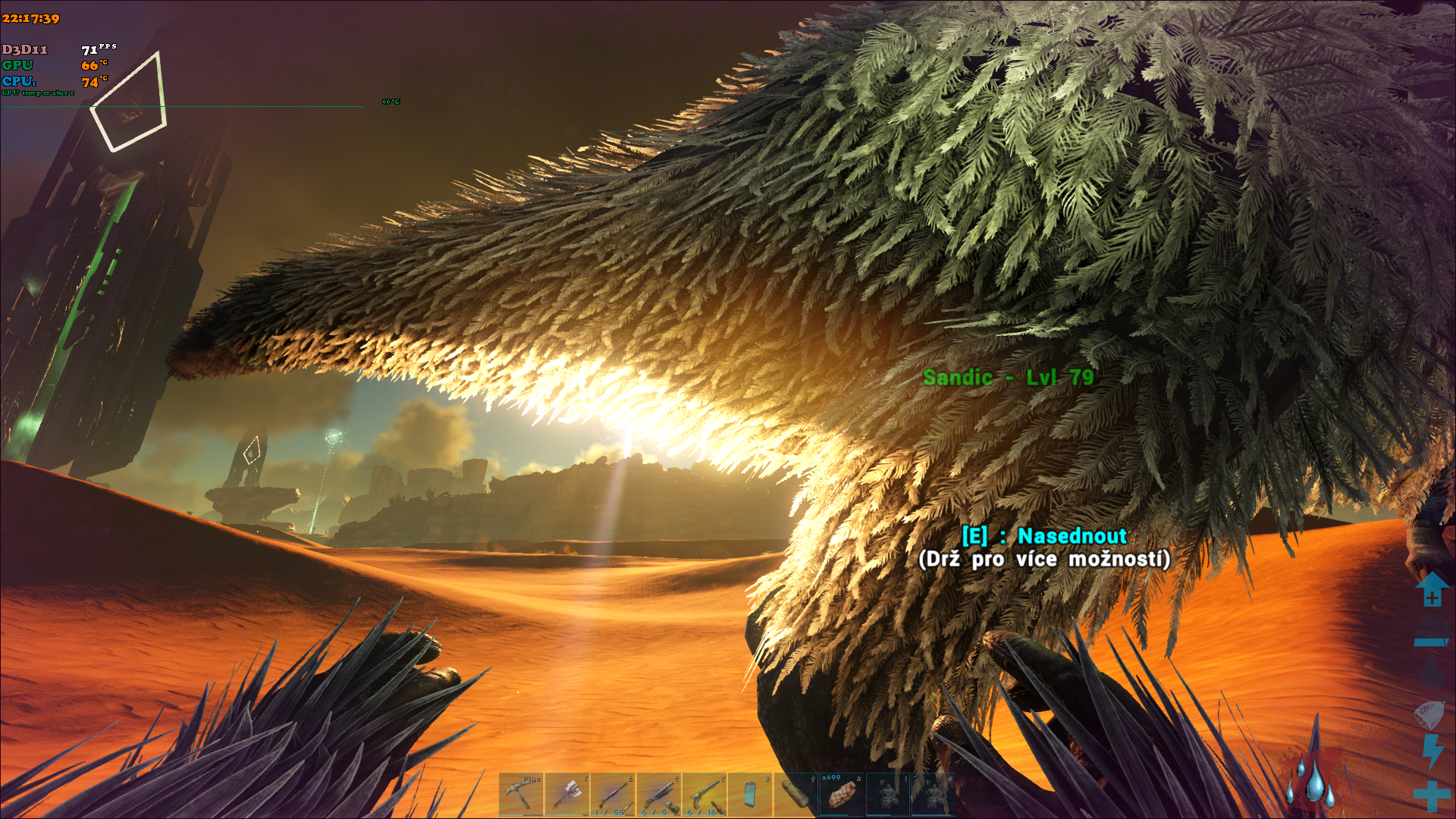Equip the pistol showing 6 / 16 ammo
The image size is (1456, 819).
coord(704,795)
